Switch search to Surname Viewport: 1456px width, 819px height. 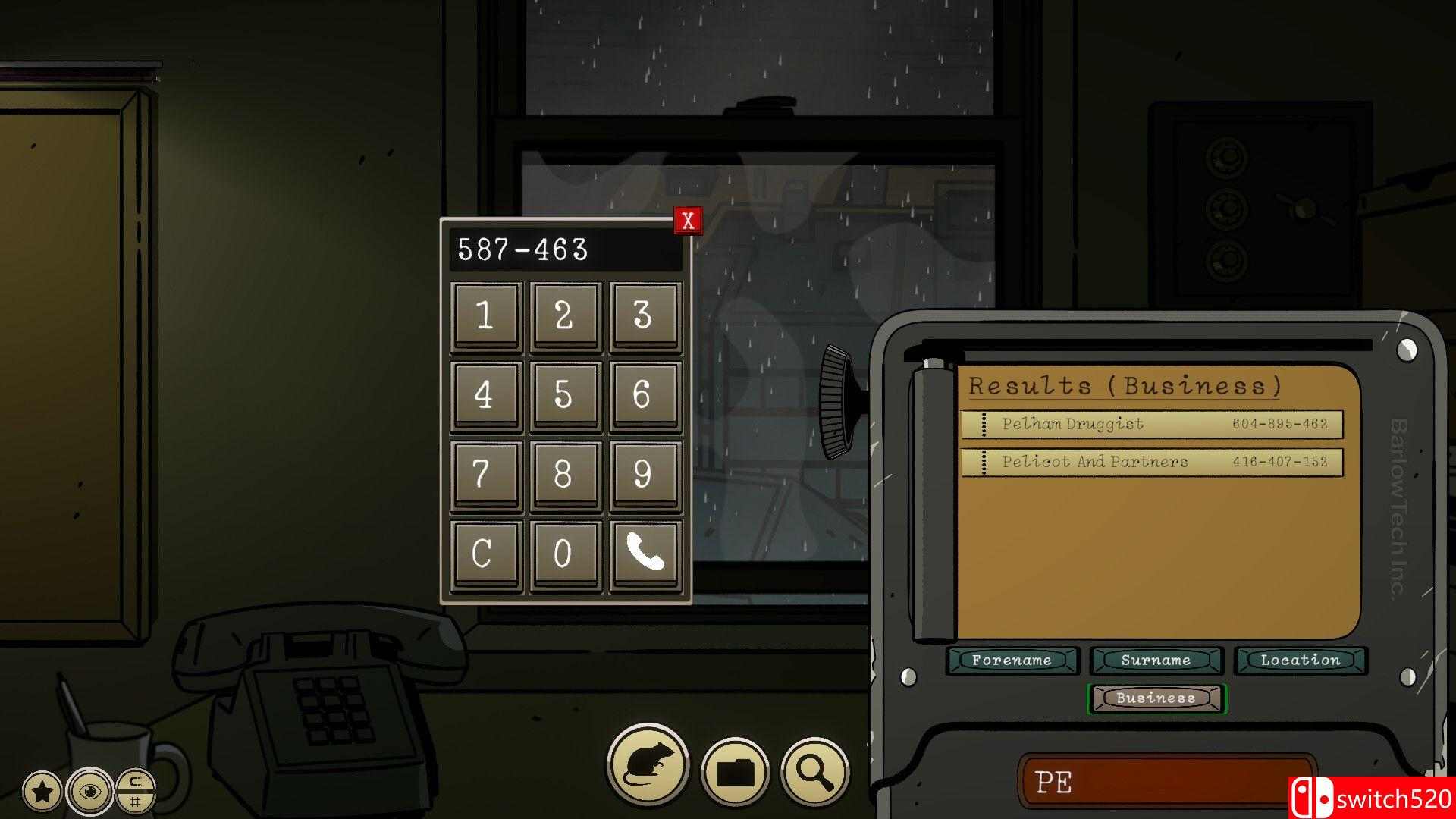[x=1156, y=661]
